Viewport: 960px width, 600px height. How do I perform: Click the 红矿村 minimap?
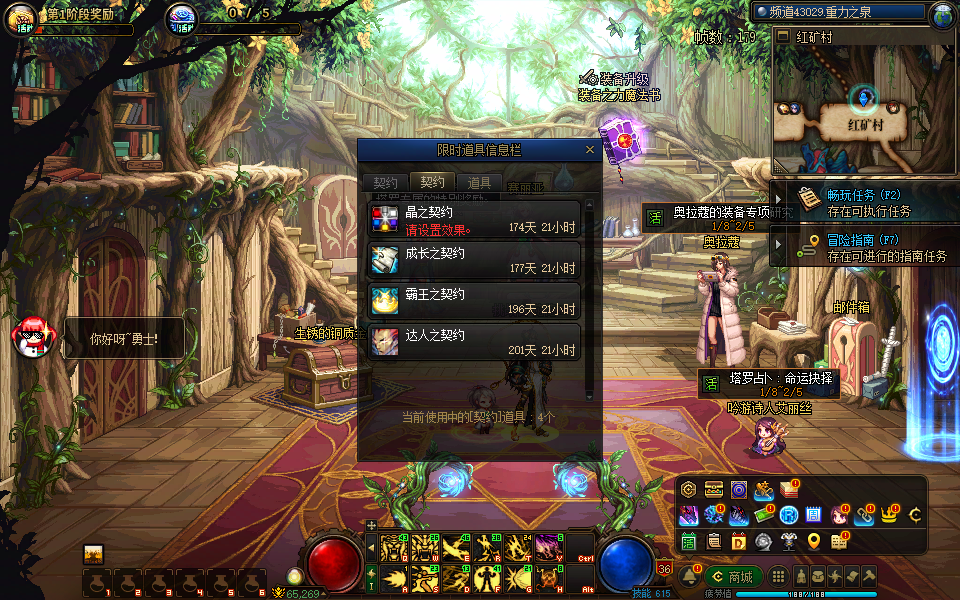pyautogui.click(x=863, y=110)
